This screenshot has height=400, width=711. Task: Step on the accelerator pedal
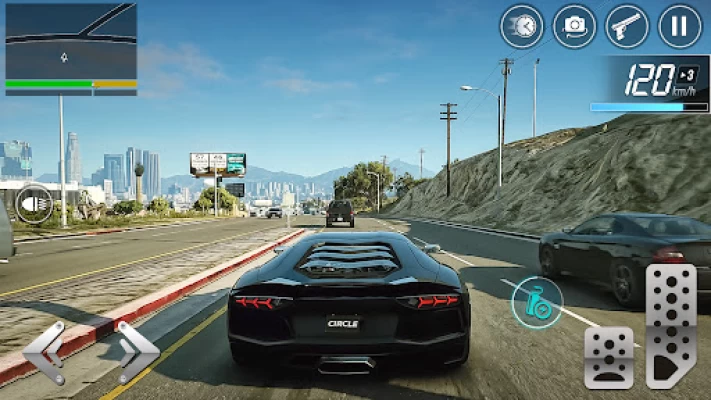671,326
